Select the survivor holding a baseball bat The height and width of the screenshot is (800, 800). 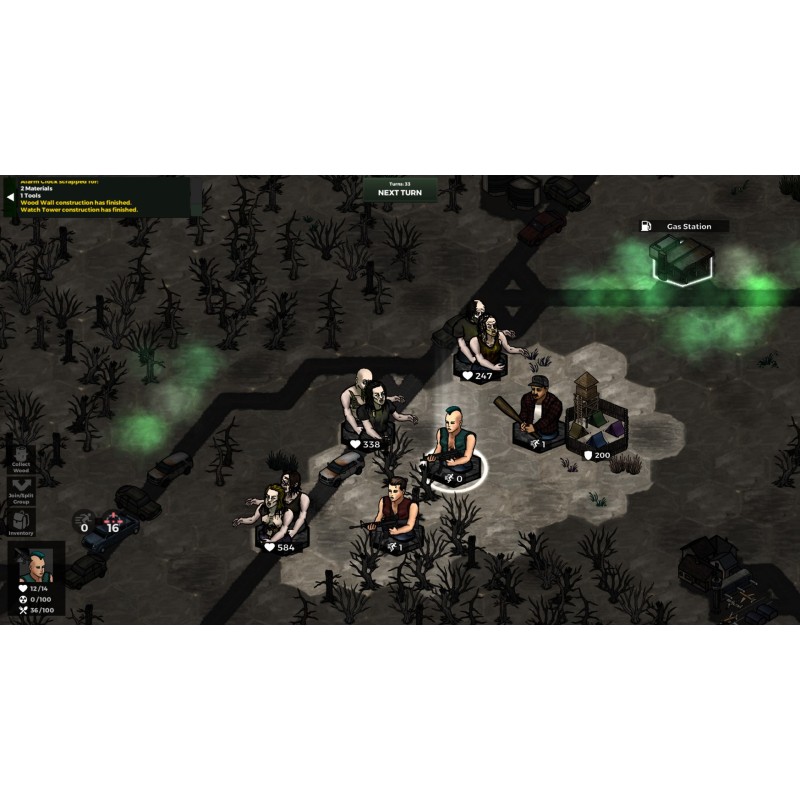536,414
